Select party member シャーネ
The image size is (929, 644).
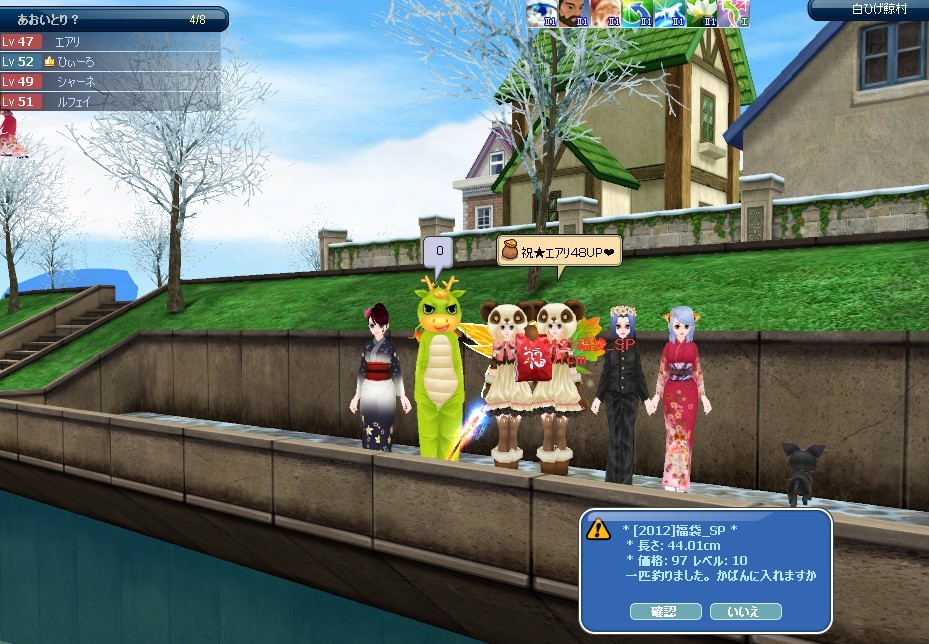(x=74, y=82)
